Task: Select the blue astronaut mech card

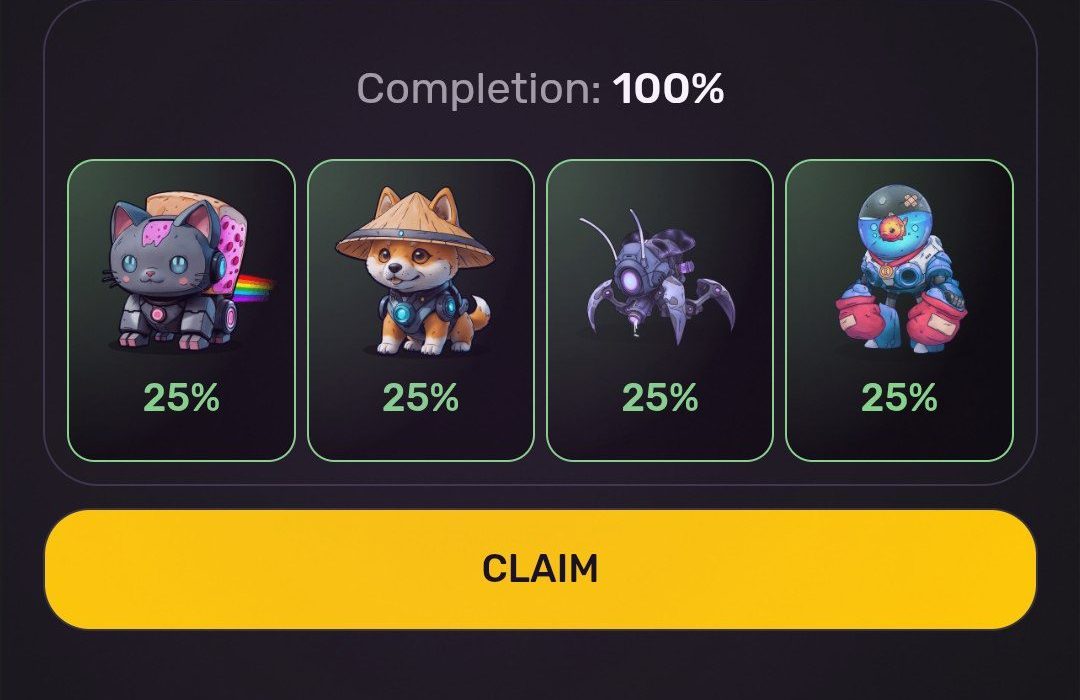Action: pyautogui.click(x=899, y=310)
